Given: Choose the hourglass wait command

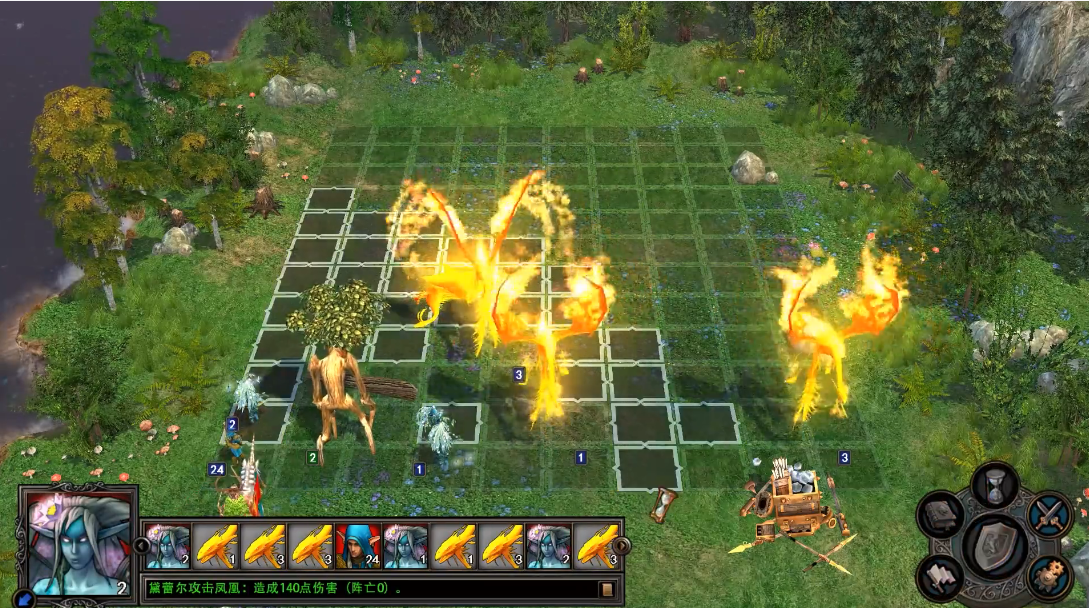Looking at the screenshot, I should coord(994,487).
